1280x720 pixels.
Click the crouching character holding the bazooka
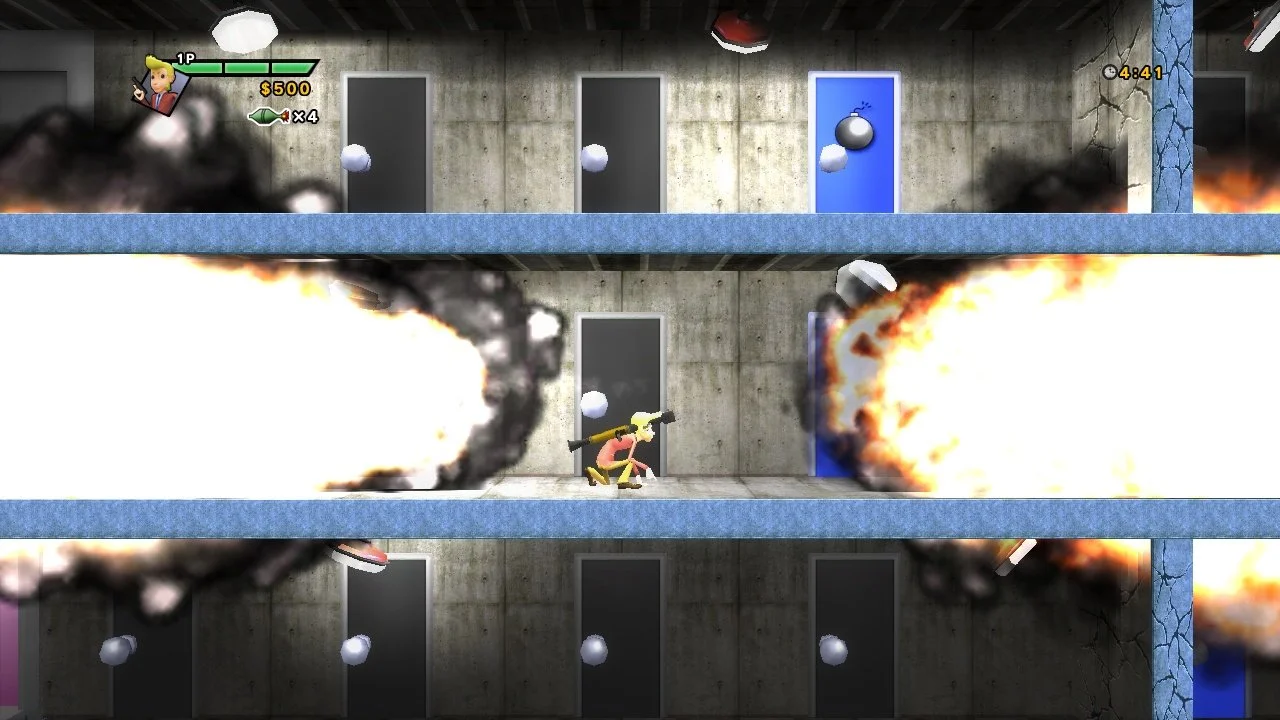[620, 450]
